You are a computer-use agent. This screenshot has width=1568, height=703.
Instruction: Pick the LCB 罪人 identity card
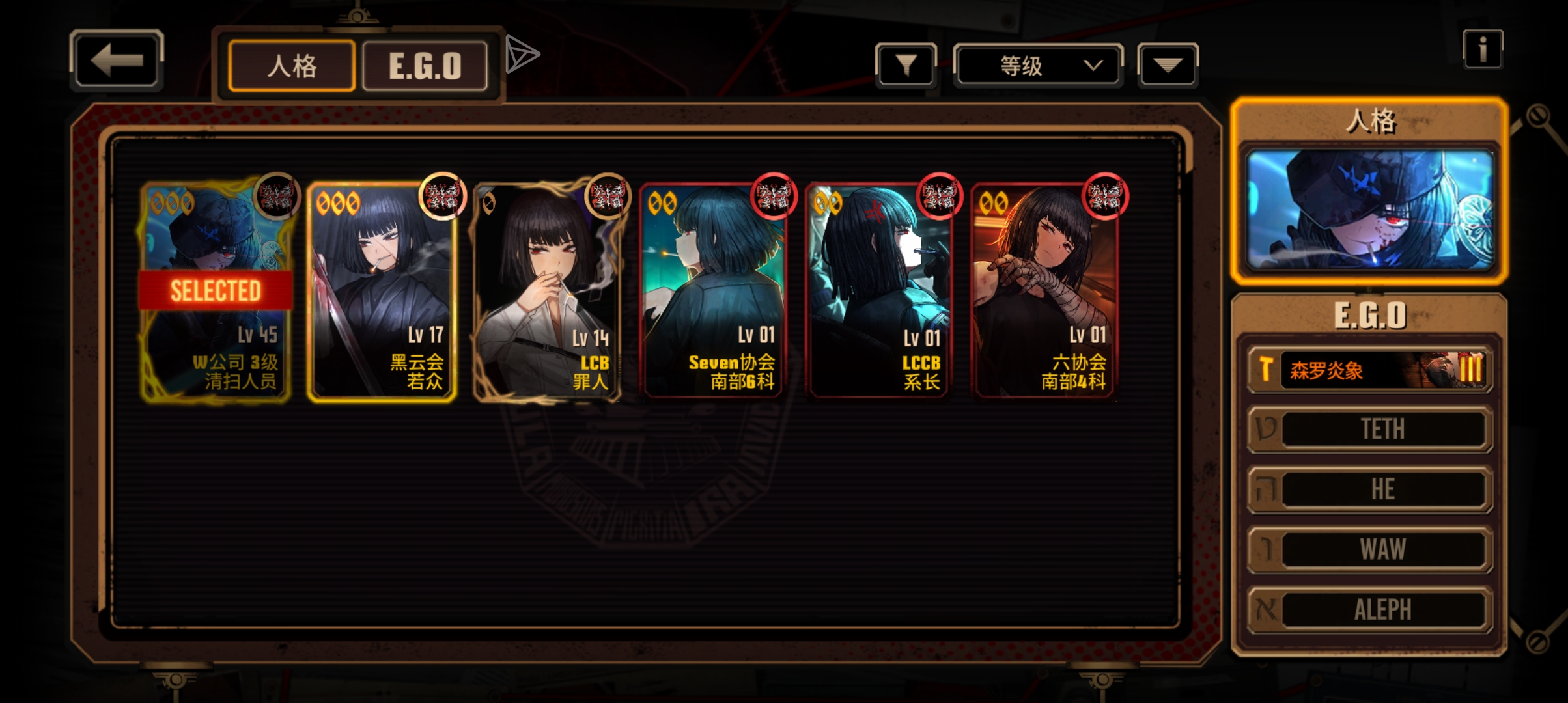pos(548,291)
